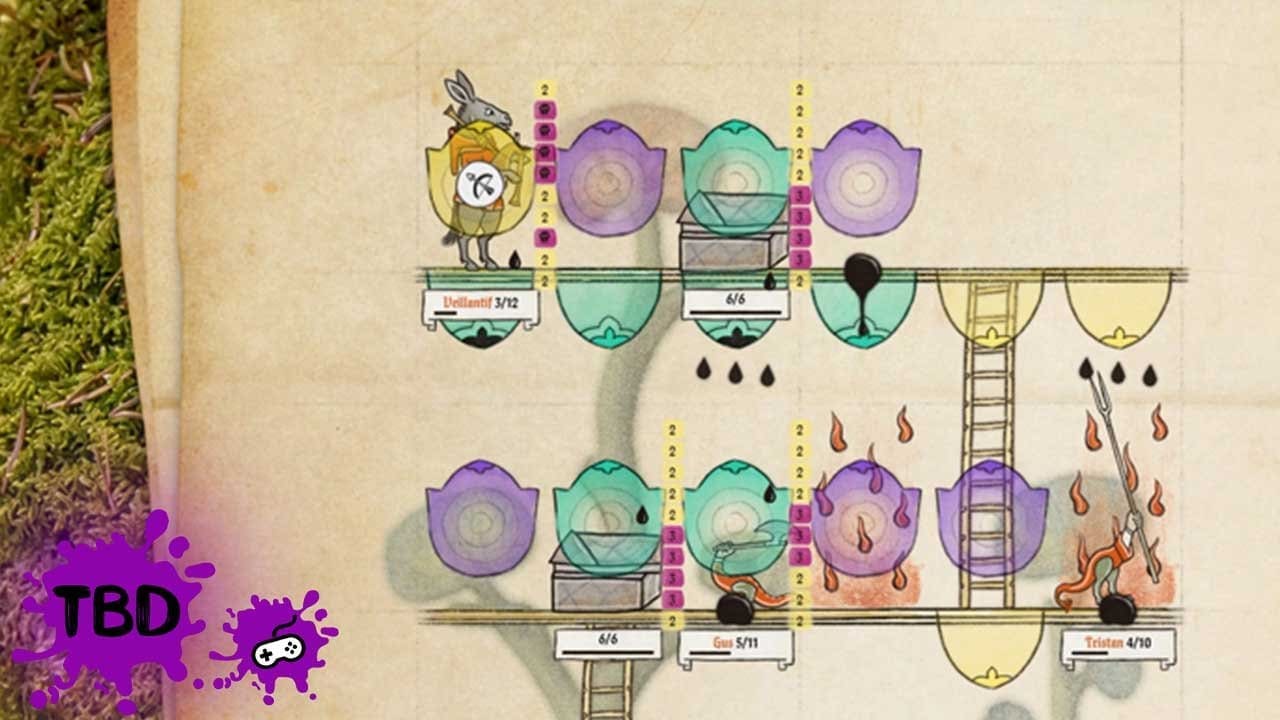Toggle the top yellow 2 marker next to Veillantif
The width and height of the screenshot is (1280, 720).
(x=541, y=90)
